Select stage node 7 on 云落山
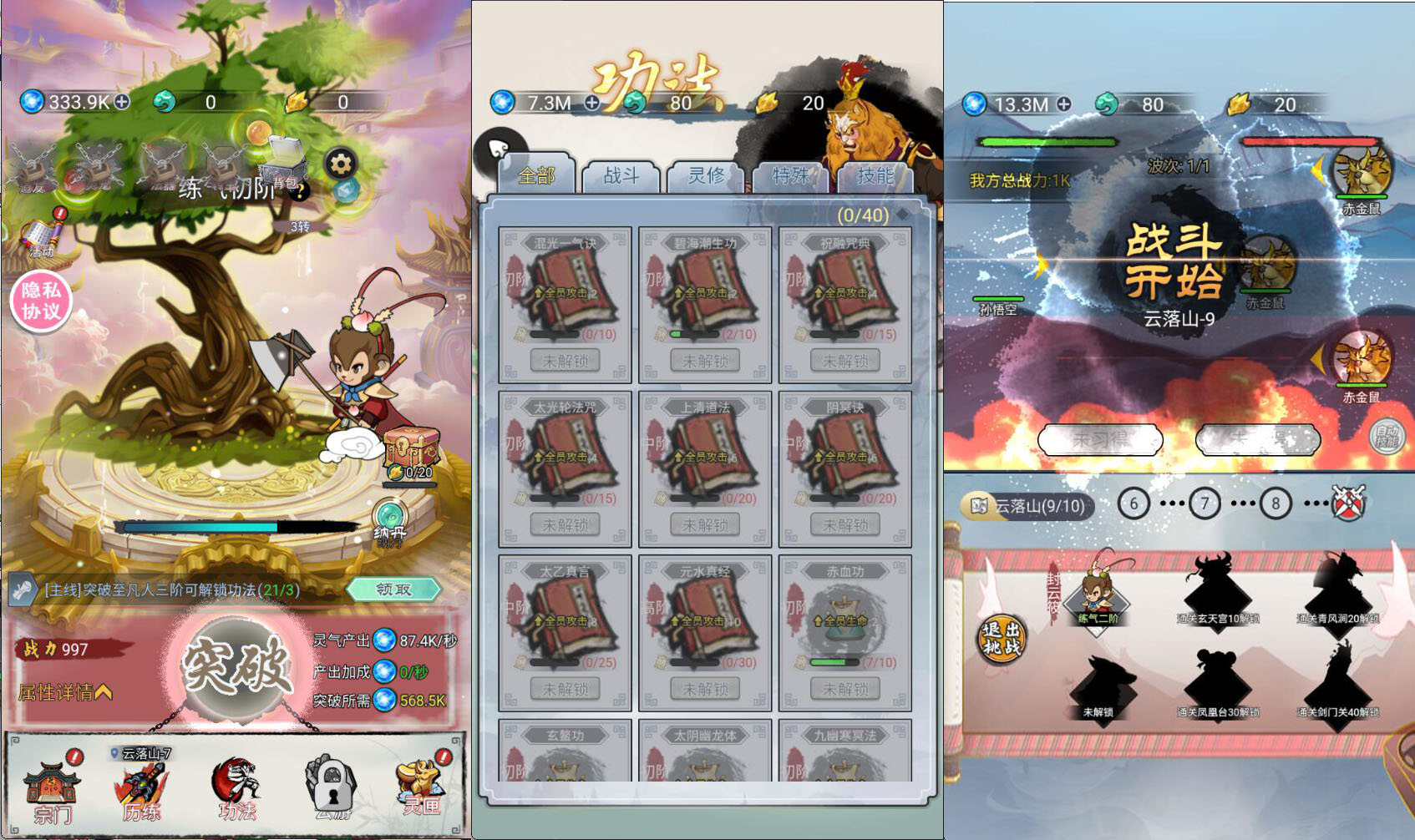The width and height of the screenshot is (1415, 840). click(1204, 503)
